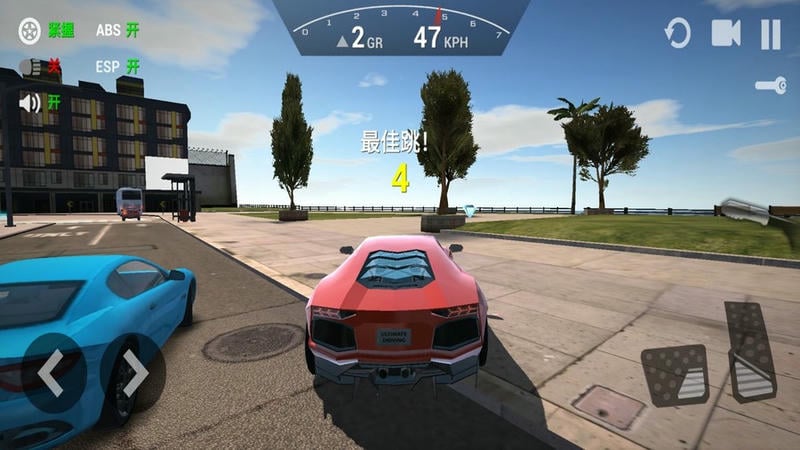The width and height of the screenshot is (800, 450).
Task: Step on the gas pedal
Action: click(750, 350)
